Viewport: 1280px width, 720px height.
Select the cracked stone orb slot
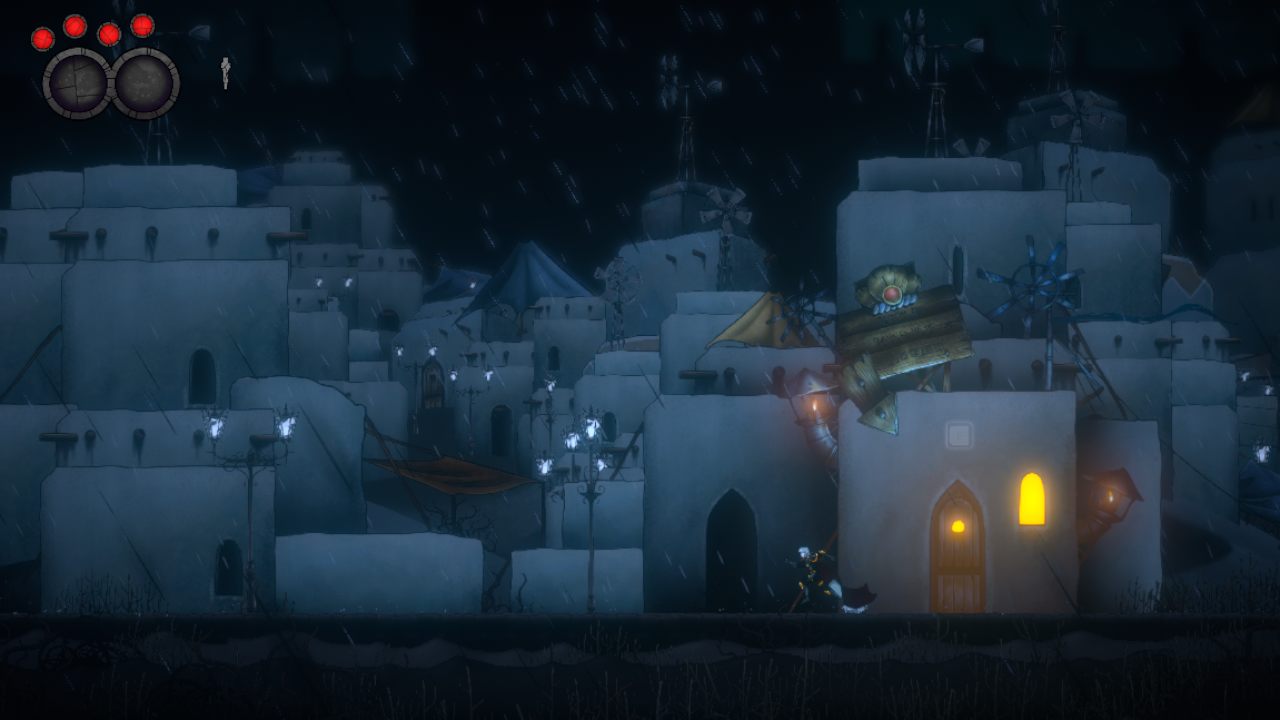(x=78, y=84)
